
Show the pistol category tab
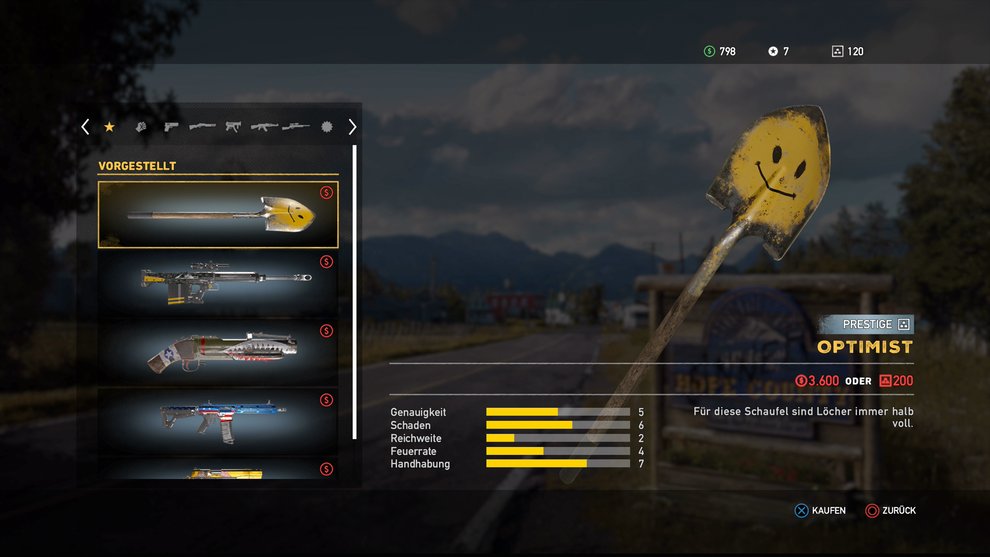pyautogui.click(x=171, y=127)
